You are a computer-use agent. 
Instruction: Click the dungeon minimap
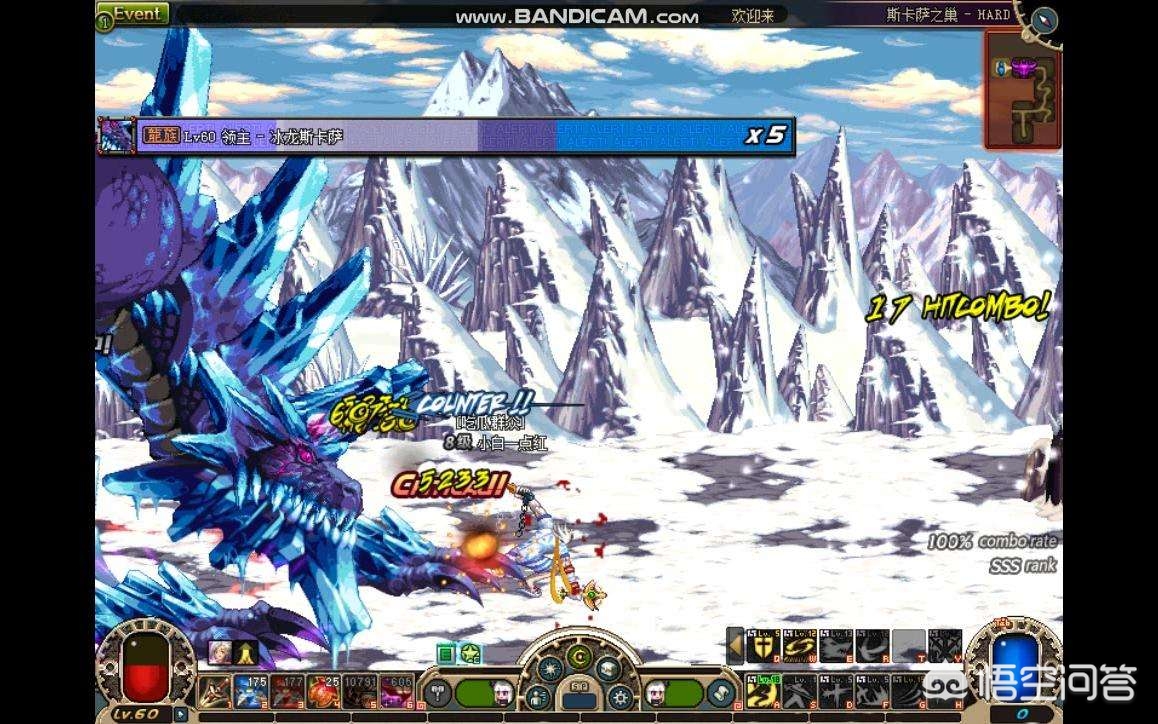point(1021,90)
